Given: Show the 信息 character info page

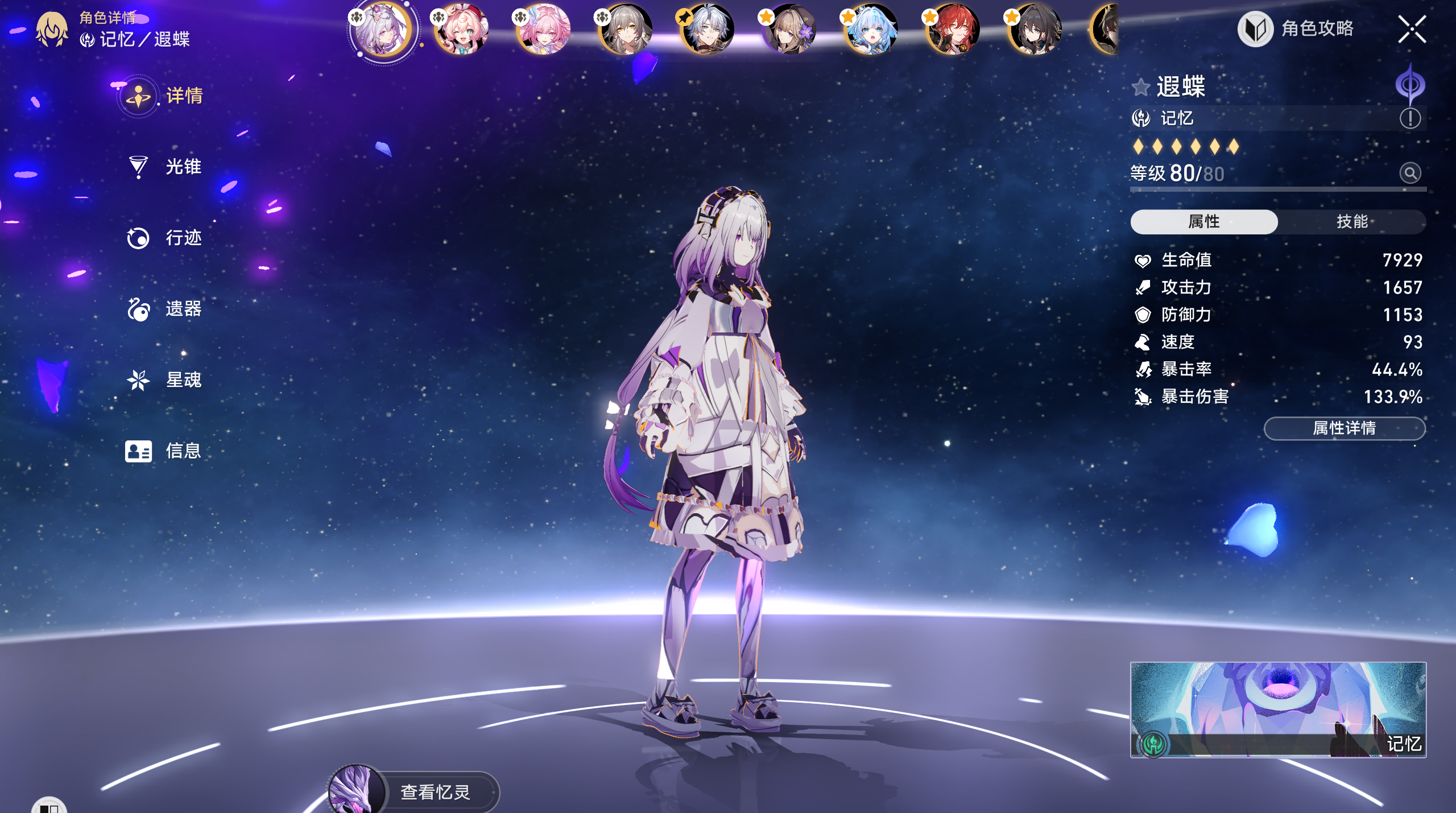Looking at the screenshot, I should tap(183, 451).
